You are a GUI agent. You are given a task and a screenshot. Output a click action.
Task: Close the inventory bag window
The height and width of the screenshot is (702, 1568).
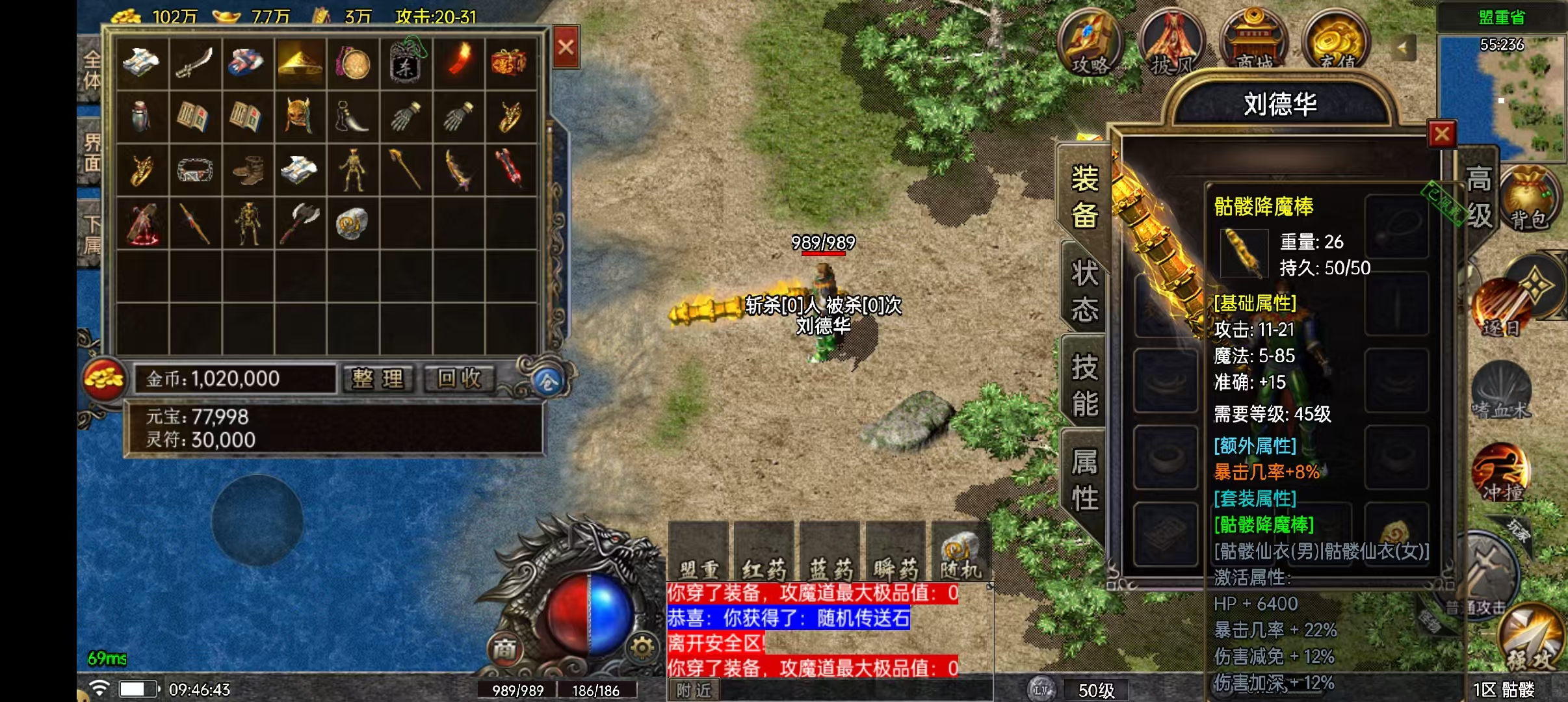point(566,47)
